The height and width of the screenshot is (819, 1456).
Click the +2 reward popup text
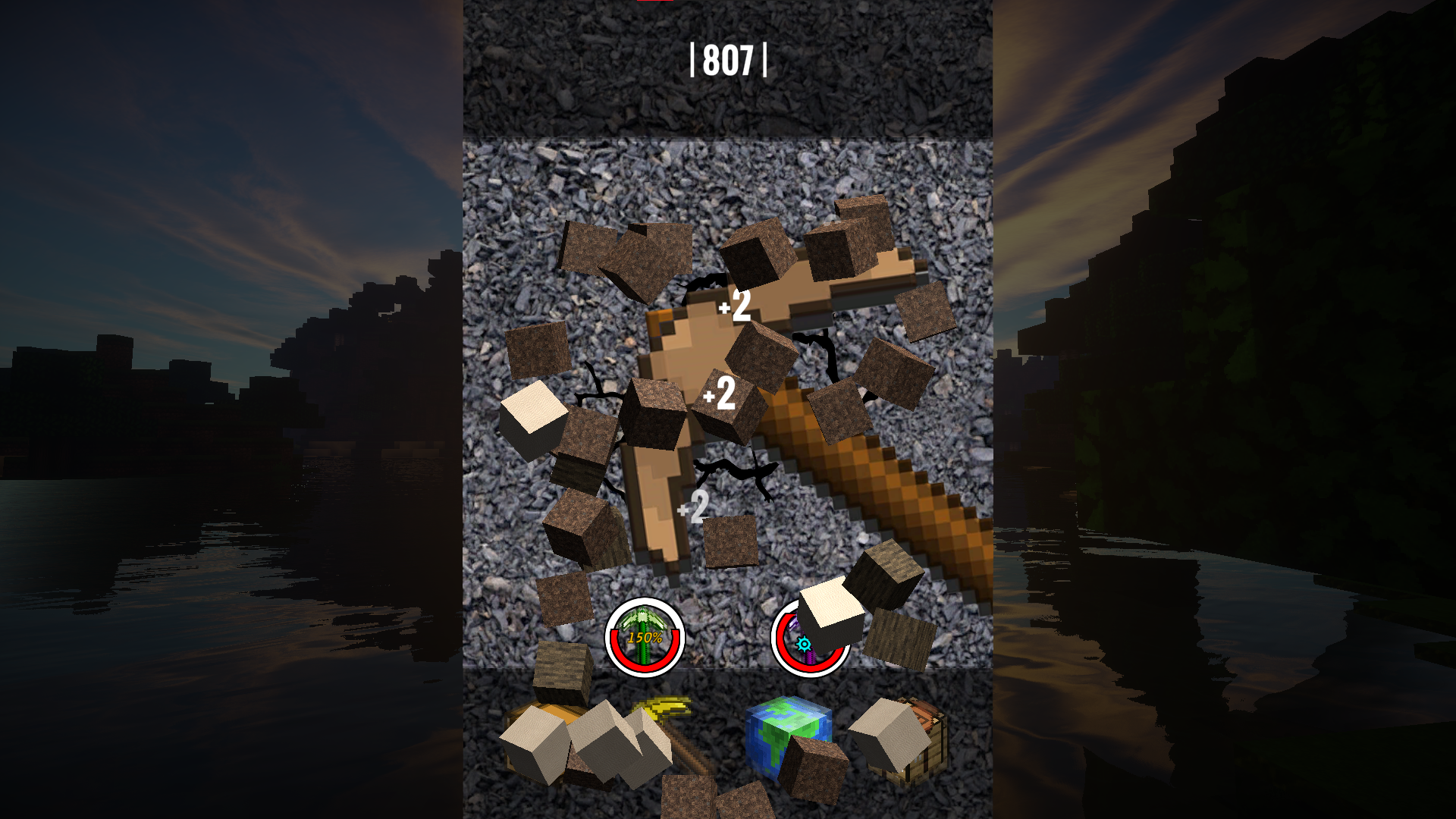(734, 307)
